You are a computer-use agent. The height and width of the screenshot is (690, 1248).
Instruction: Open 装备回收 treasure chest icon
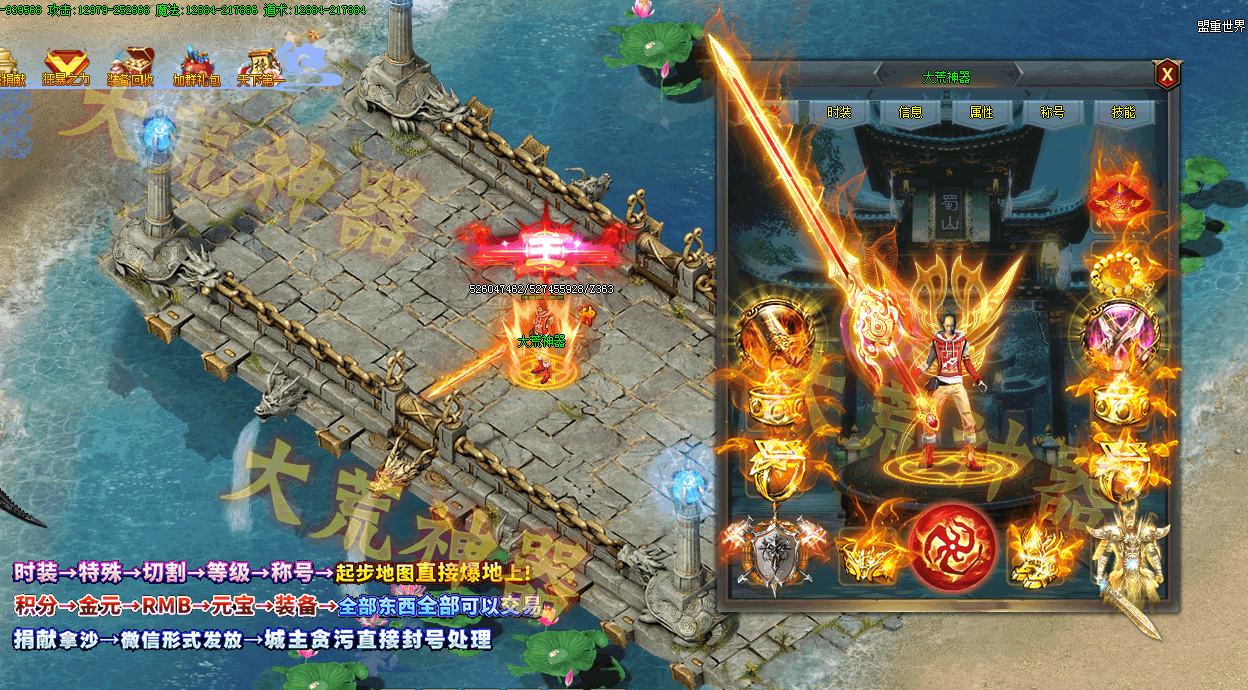130,66
